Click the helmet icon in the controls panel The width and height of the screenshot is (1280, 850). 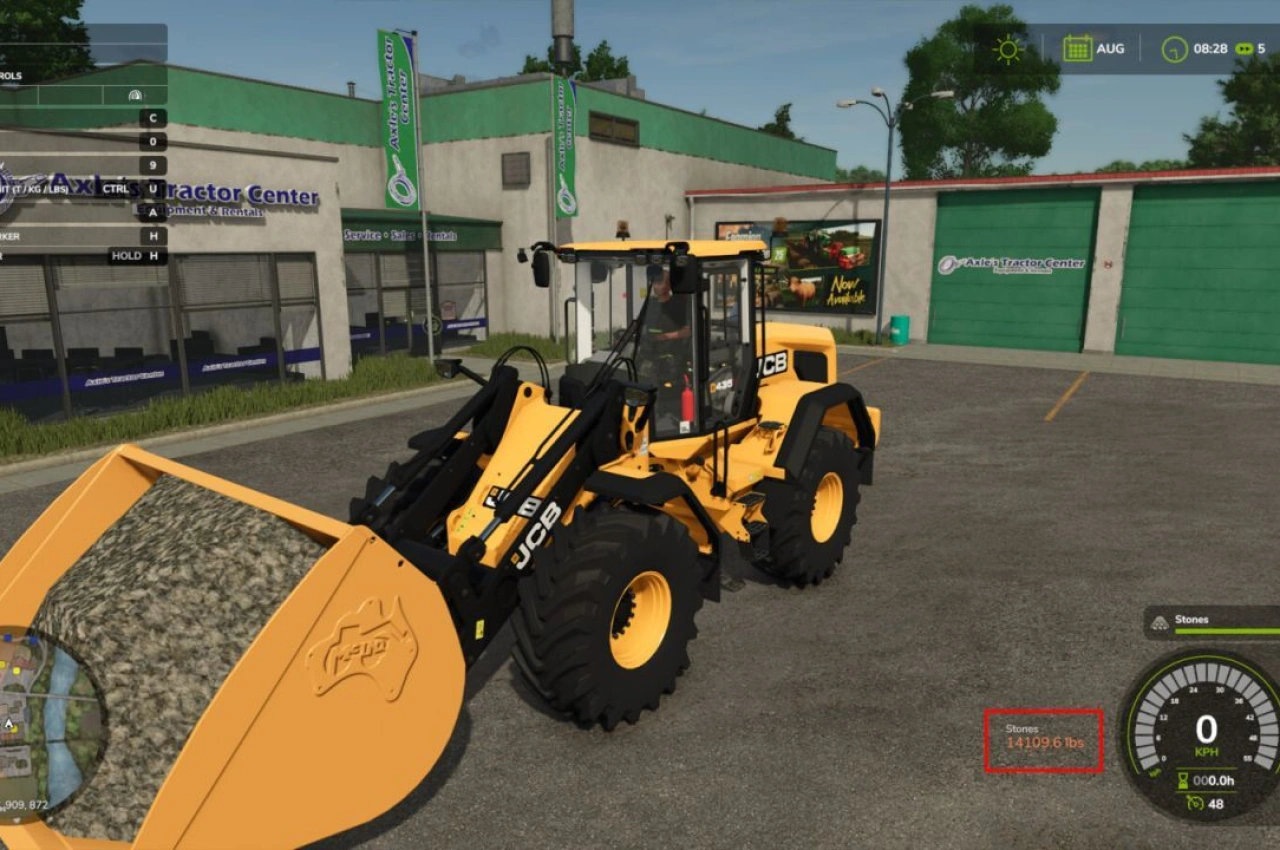tap(134, 95)
